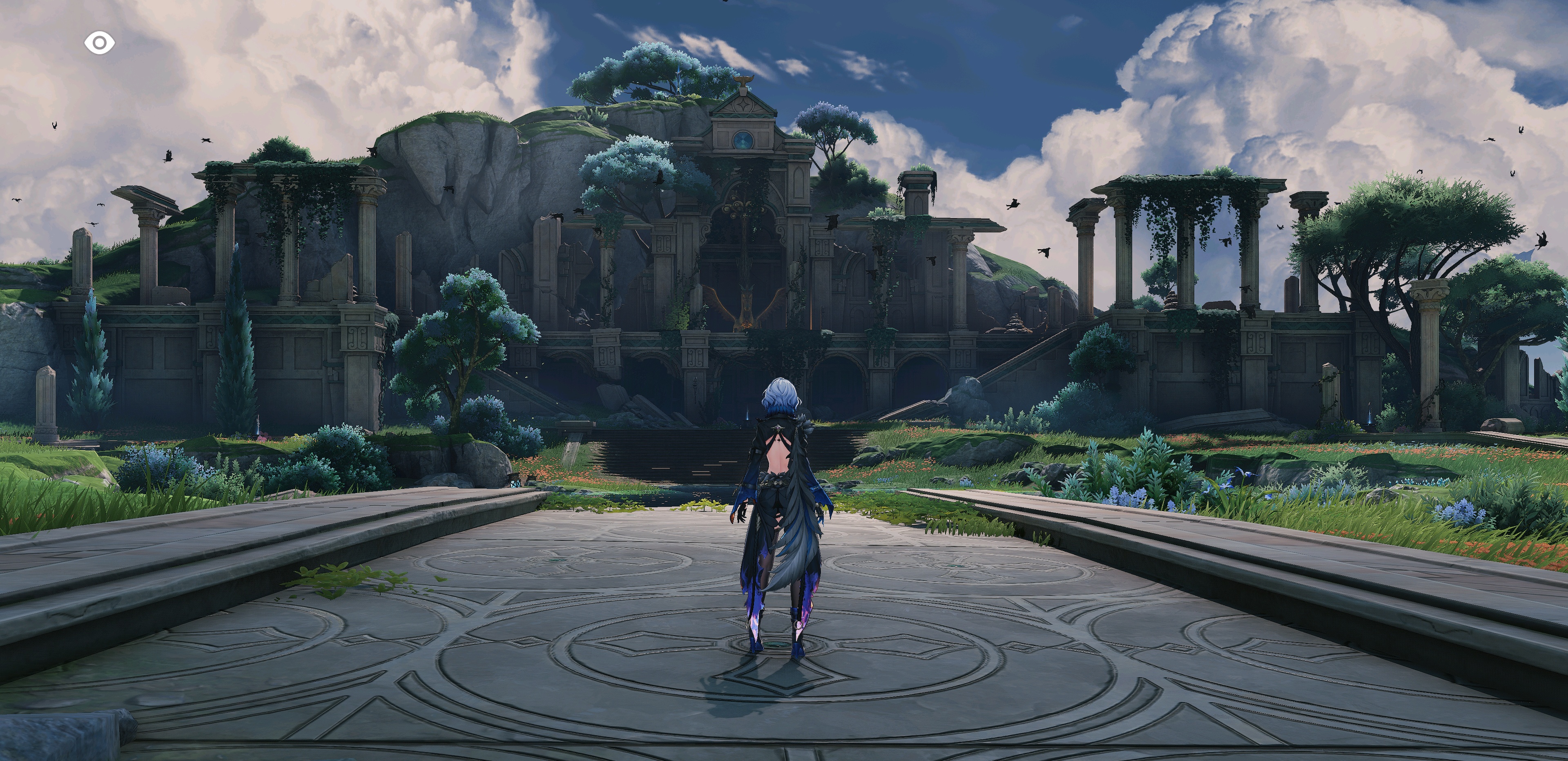Toggle the eye icon to show the HUD
The width and height of the screenshot is (1568, 761).
(x=99, y=43)
